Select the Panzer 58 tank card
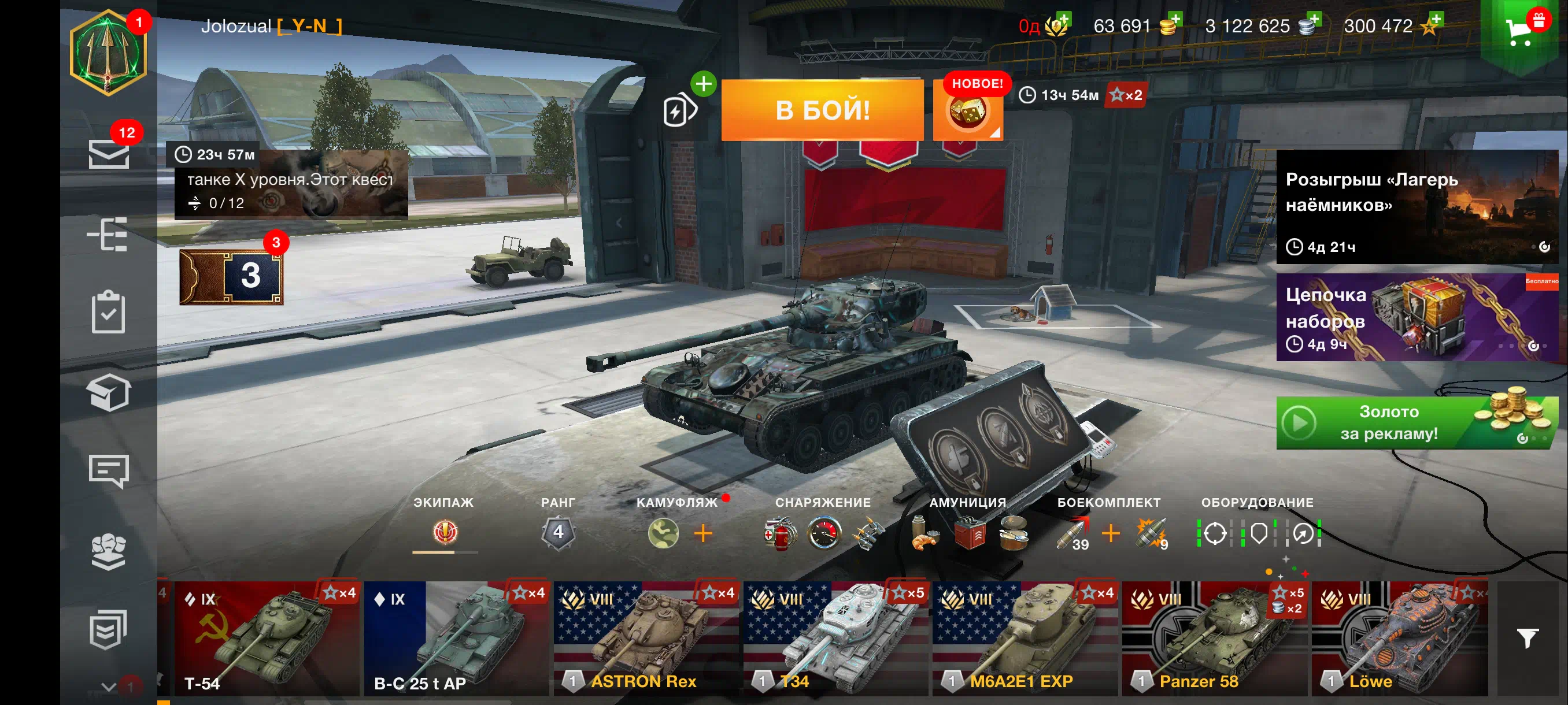The image size is (1568, 705). coord(1214,639)
